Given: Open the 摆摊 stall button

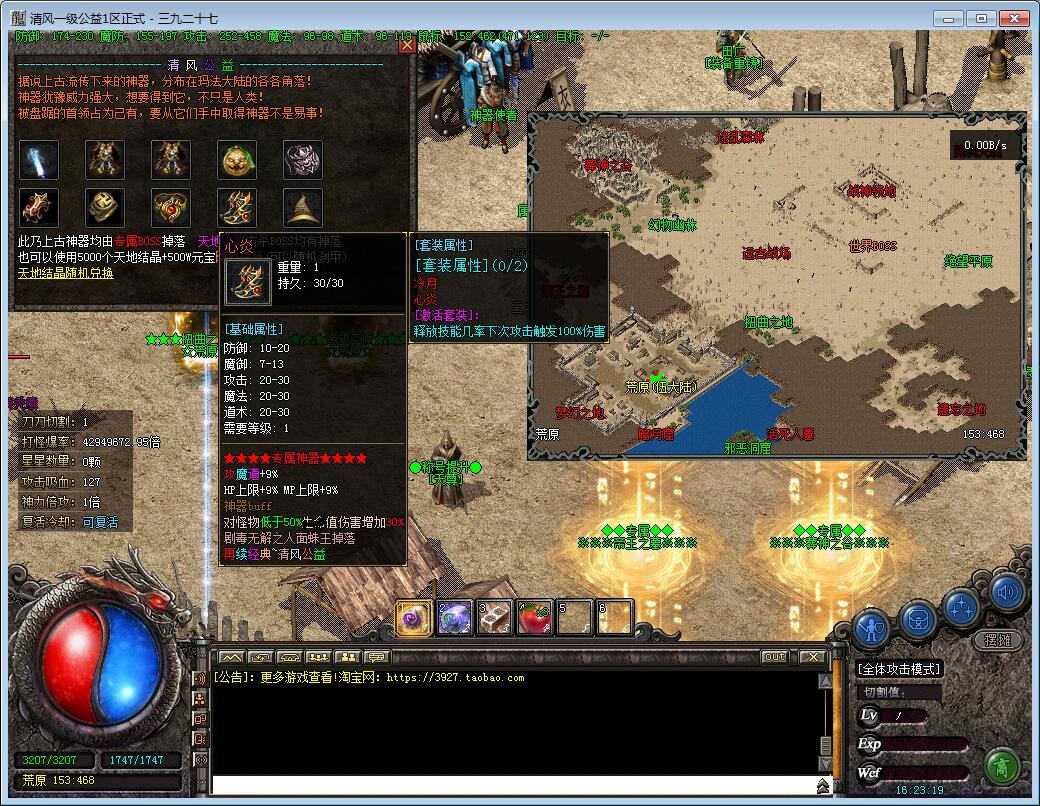Looking at the screenshot, I should [997, 639].
